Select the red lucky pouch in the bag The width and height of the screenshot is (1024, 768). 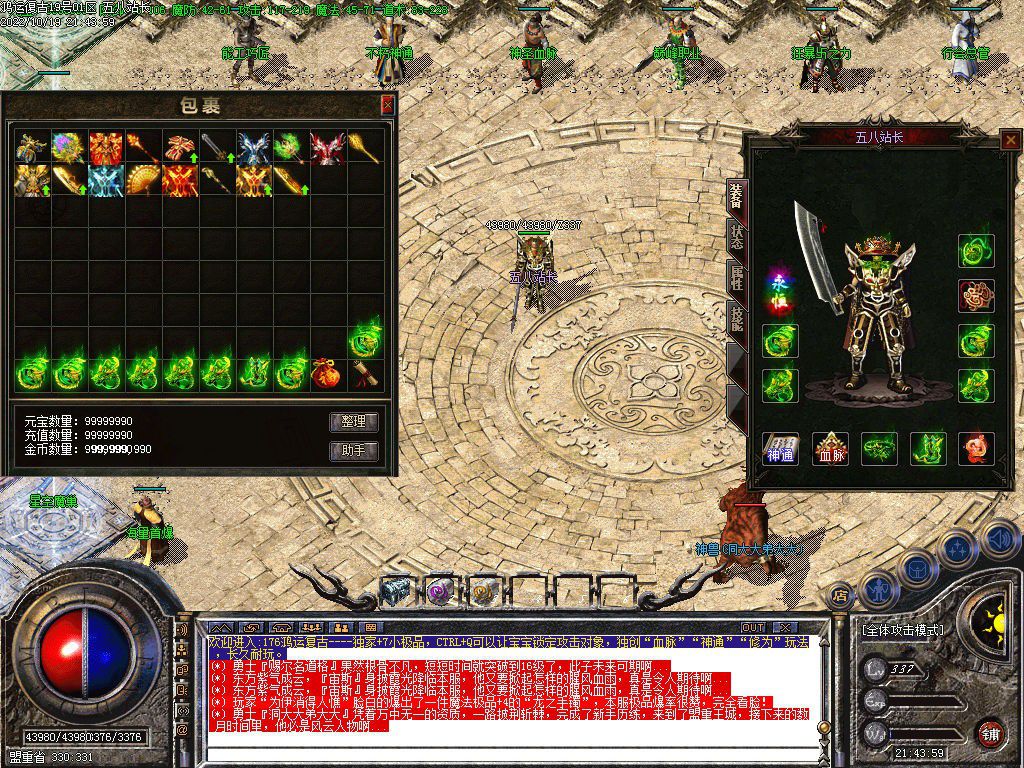(x=325, y=374)
